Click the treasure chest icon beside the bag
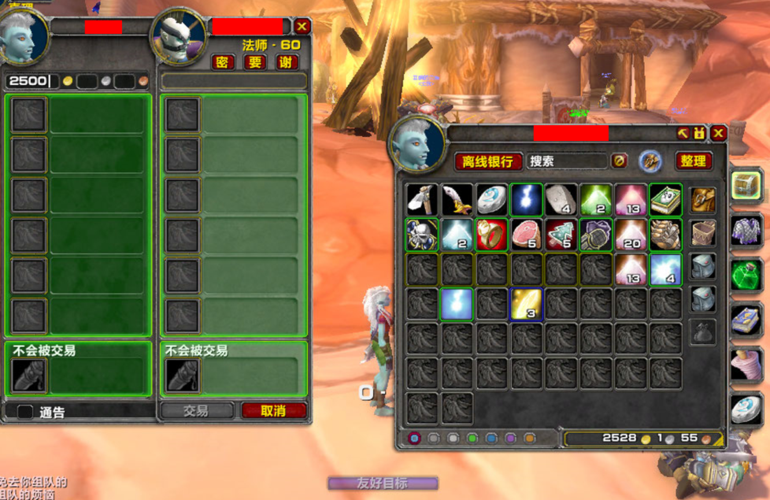Image resolution: width=770 pixels, height=500 pixels. click(x=745, y=185)
